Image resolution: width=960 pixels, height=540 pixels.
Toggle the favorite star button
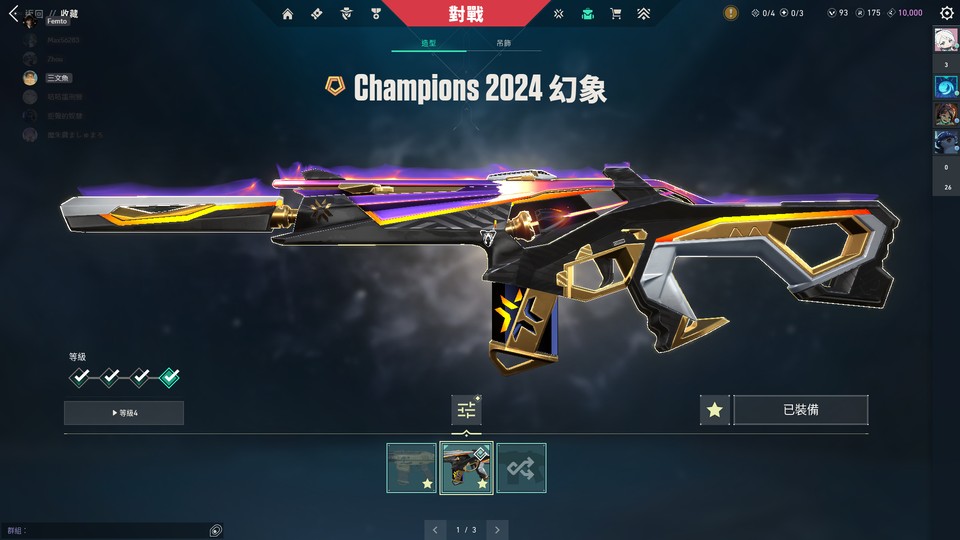714,410
